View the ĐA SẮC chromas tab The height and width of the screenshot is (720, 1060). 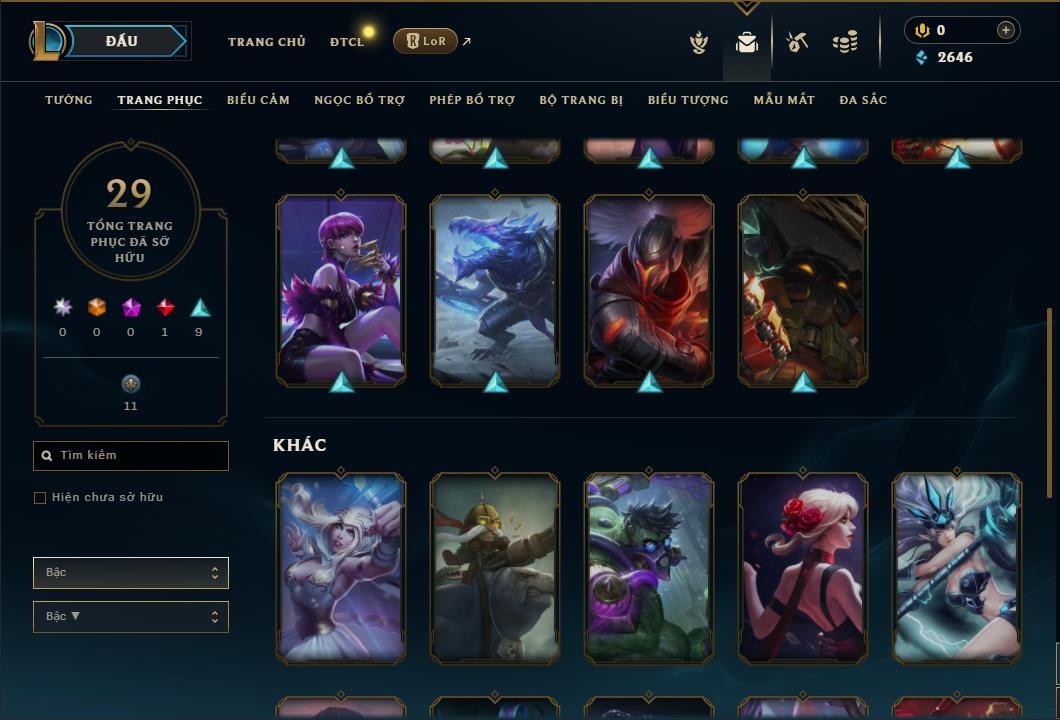click(863, 100)
